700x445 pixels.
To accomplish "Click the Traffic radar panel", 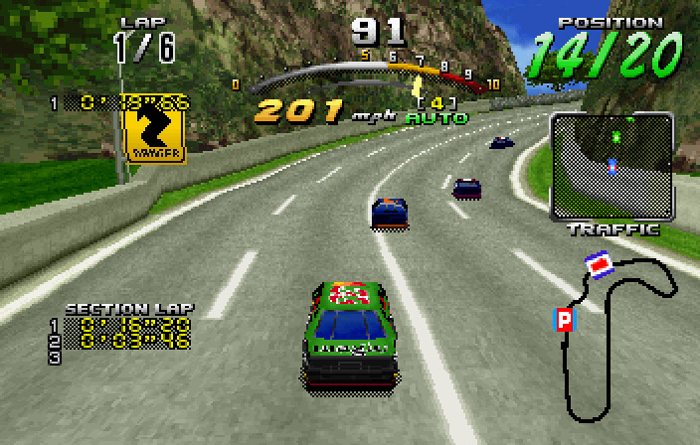I will point(610,165).
